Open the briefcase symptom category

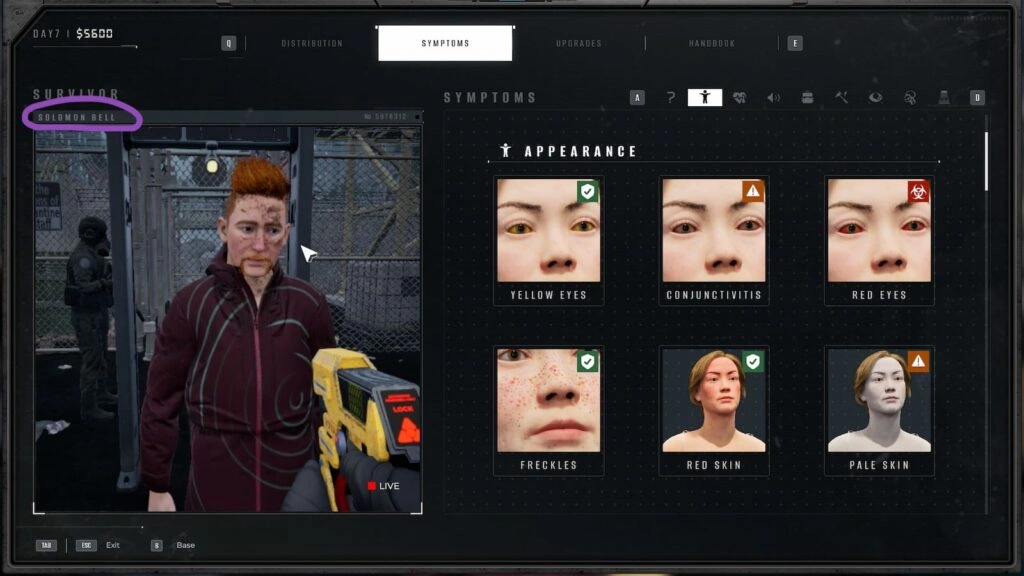tap(807, 97)
